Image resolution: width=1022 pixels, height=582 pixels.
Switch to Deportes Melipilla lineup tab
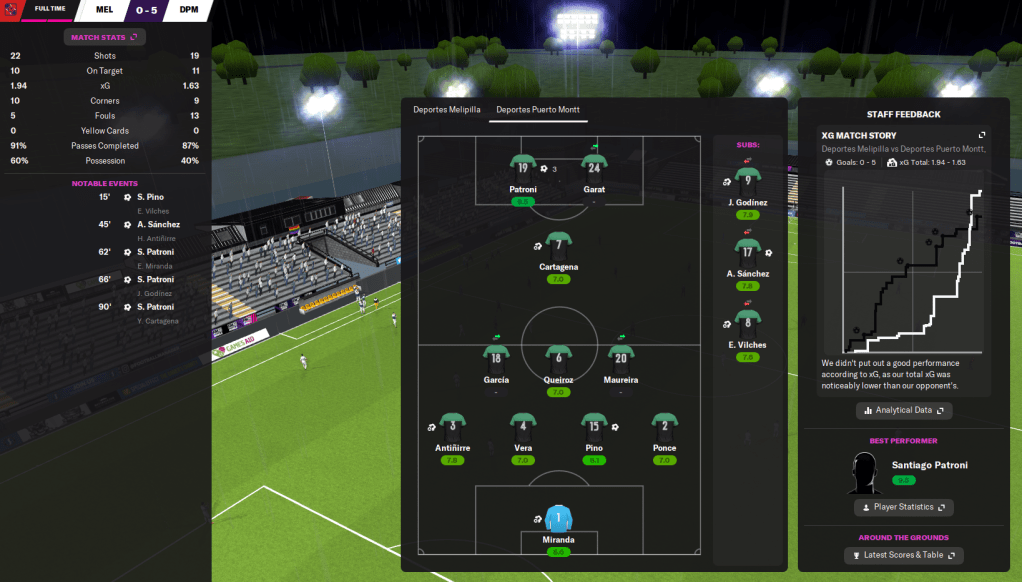pyautogui.click(x=447, y=109)
